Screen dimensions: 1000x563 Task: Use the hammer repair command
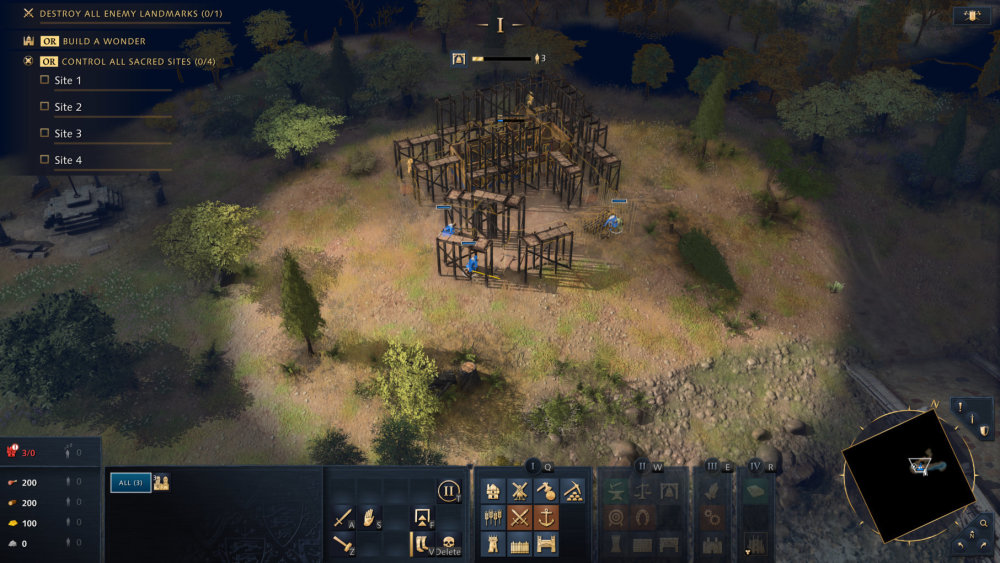(x=343, y=544)
